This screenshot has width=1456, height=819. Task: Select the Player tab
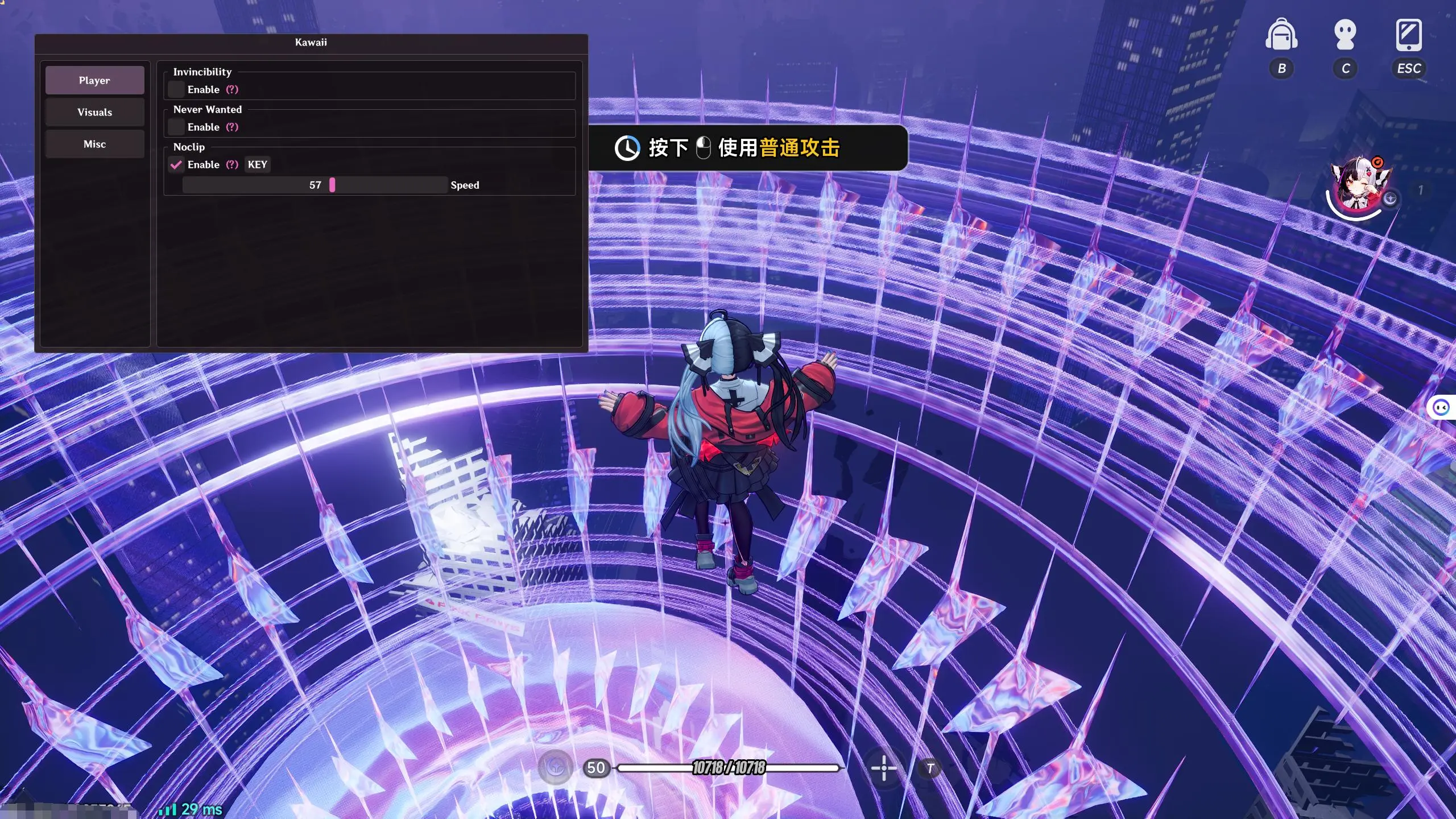coord(94,80)
